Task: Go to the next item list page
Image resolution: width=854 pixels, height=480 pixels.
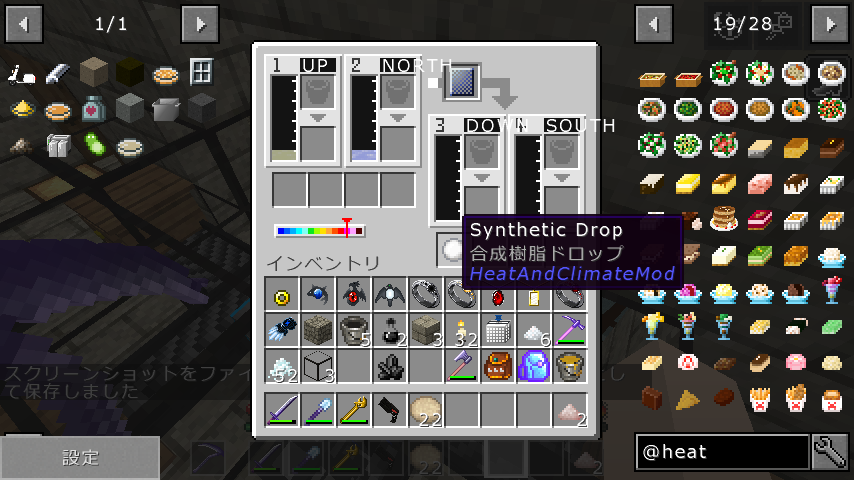Action: (830, 23)
